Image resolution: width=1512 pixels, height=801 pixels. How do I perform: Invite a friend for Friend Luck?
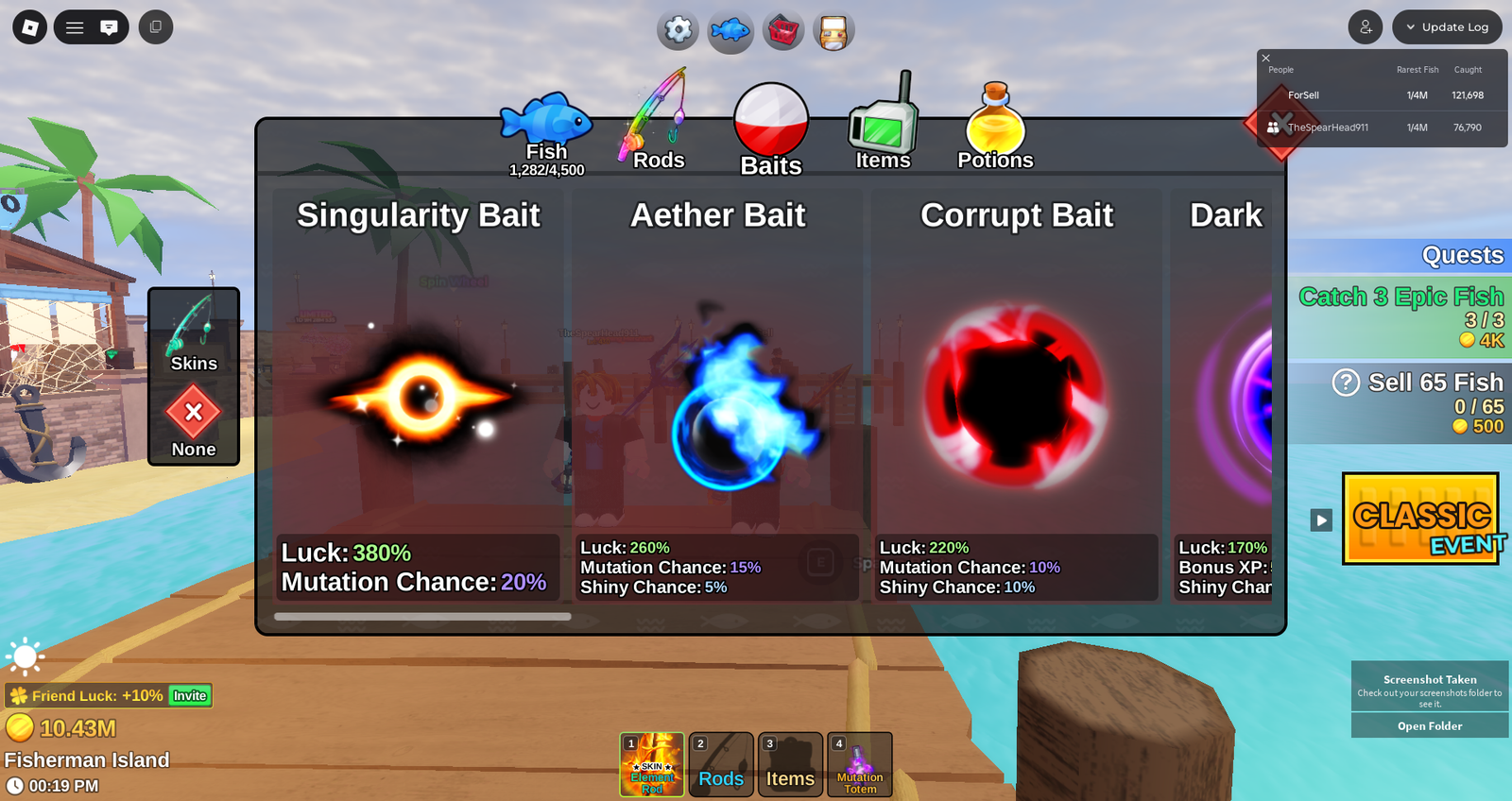pos(190,696)
